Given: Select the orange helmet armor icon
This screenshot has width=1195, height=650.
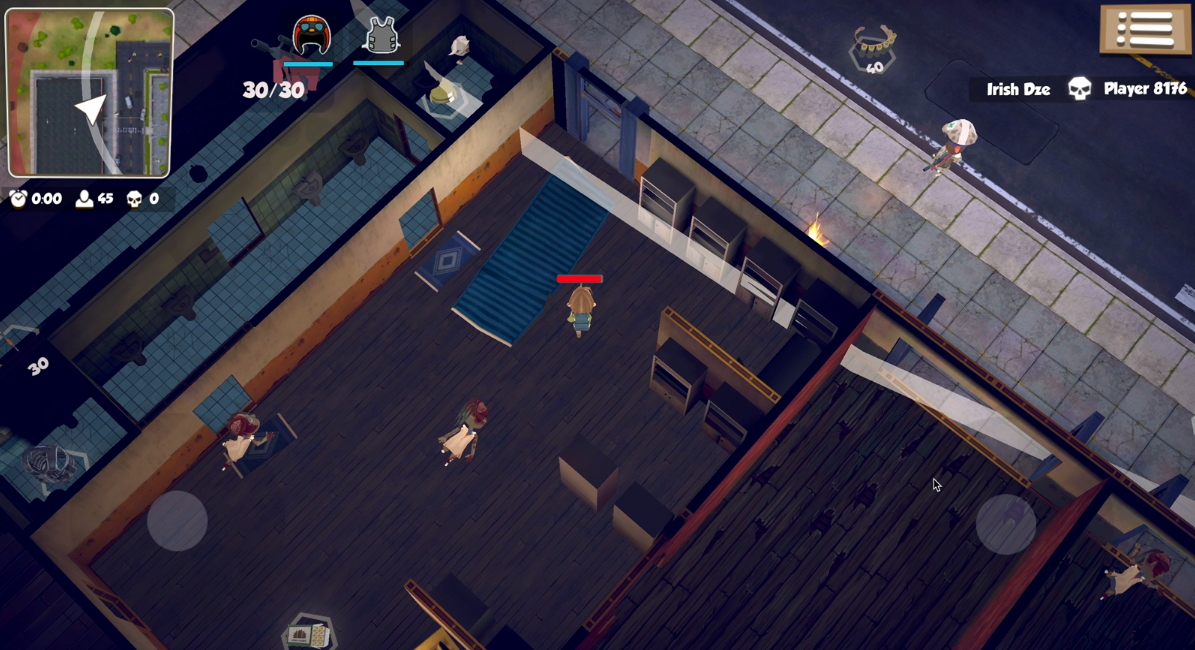Looking at the screenshot, I should click(x=311, y=36).
